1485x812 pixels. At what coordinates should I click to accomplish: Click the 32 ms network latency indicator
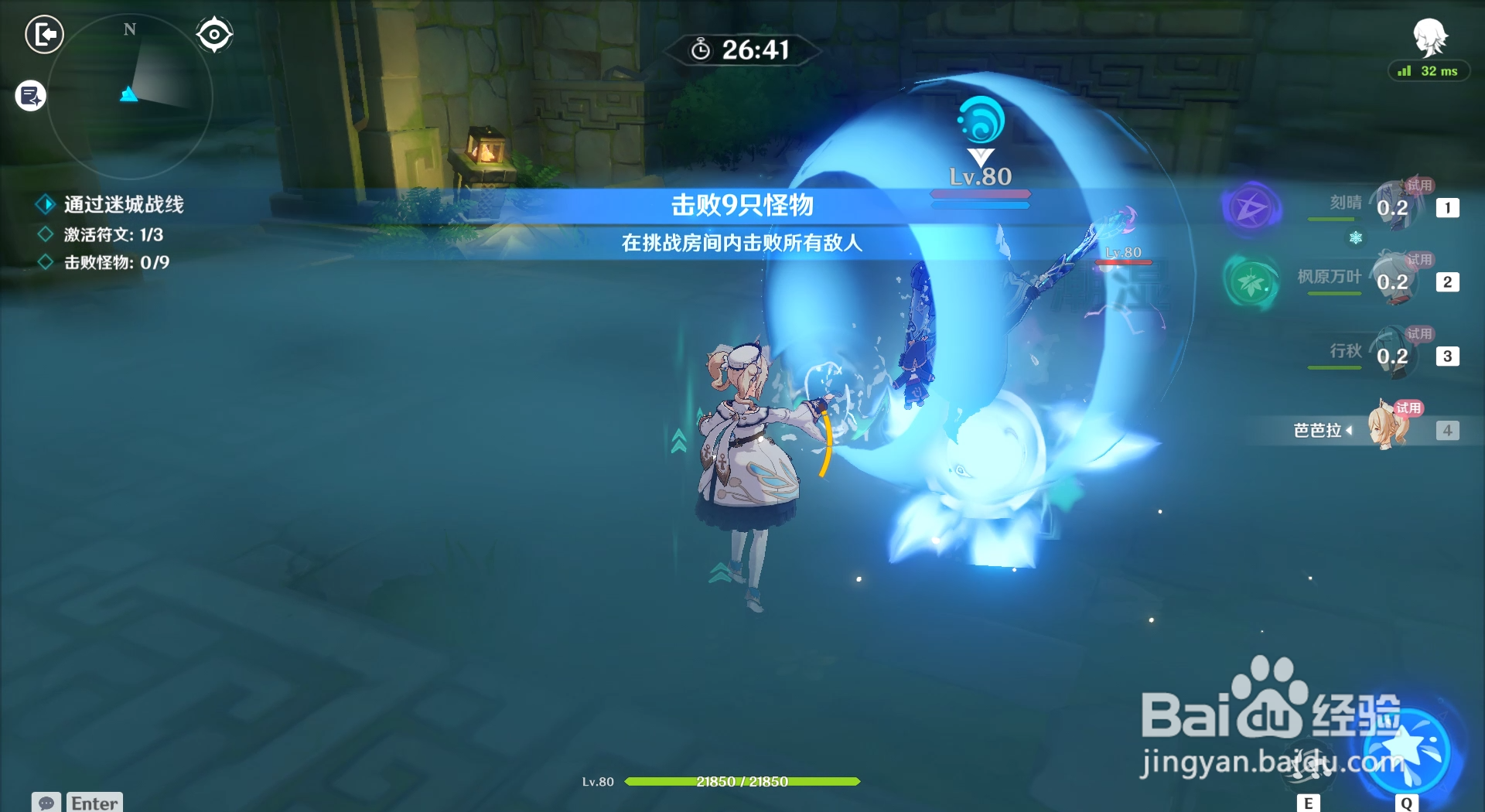[1428, 71]
